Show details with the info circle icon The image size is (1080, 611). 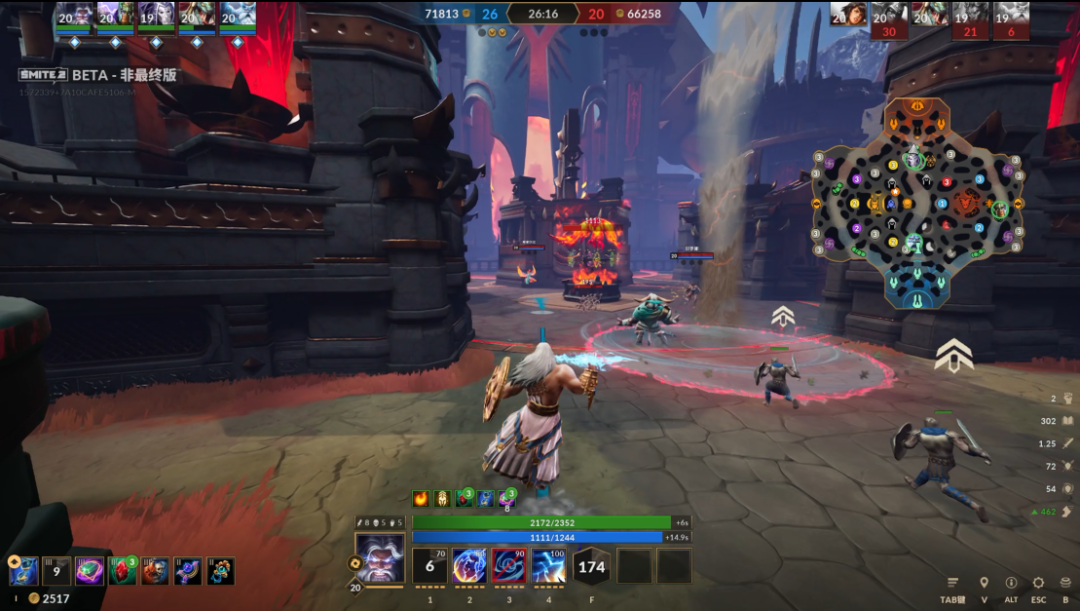pyautogui.click(x=1011, y=583)
